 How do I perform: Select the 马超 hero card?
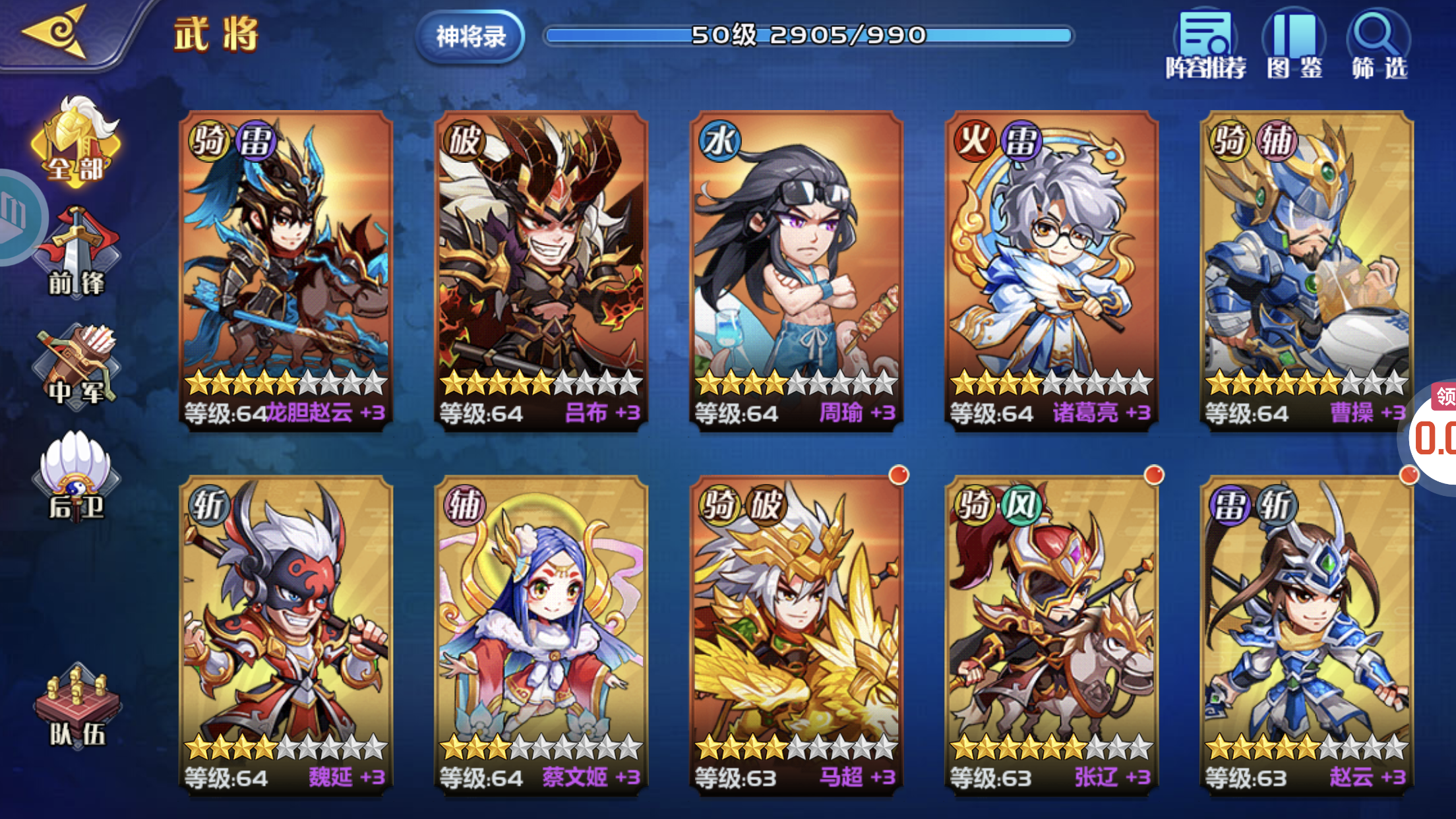[796, 634]
